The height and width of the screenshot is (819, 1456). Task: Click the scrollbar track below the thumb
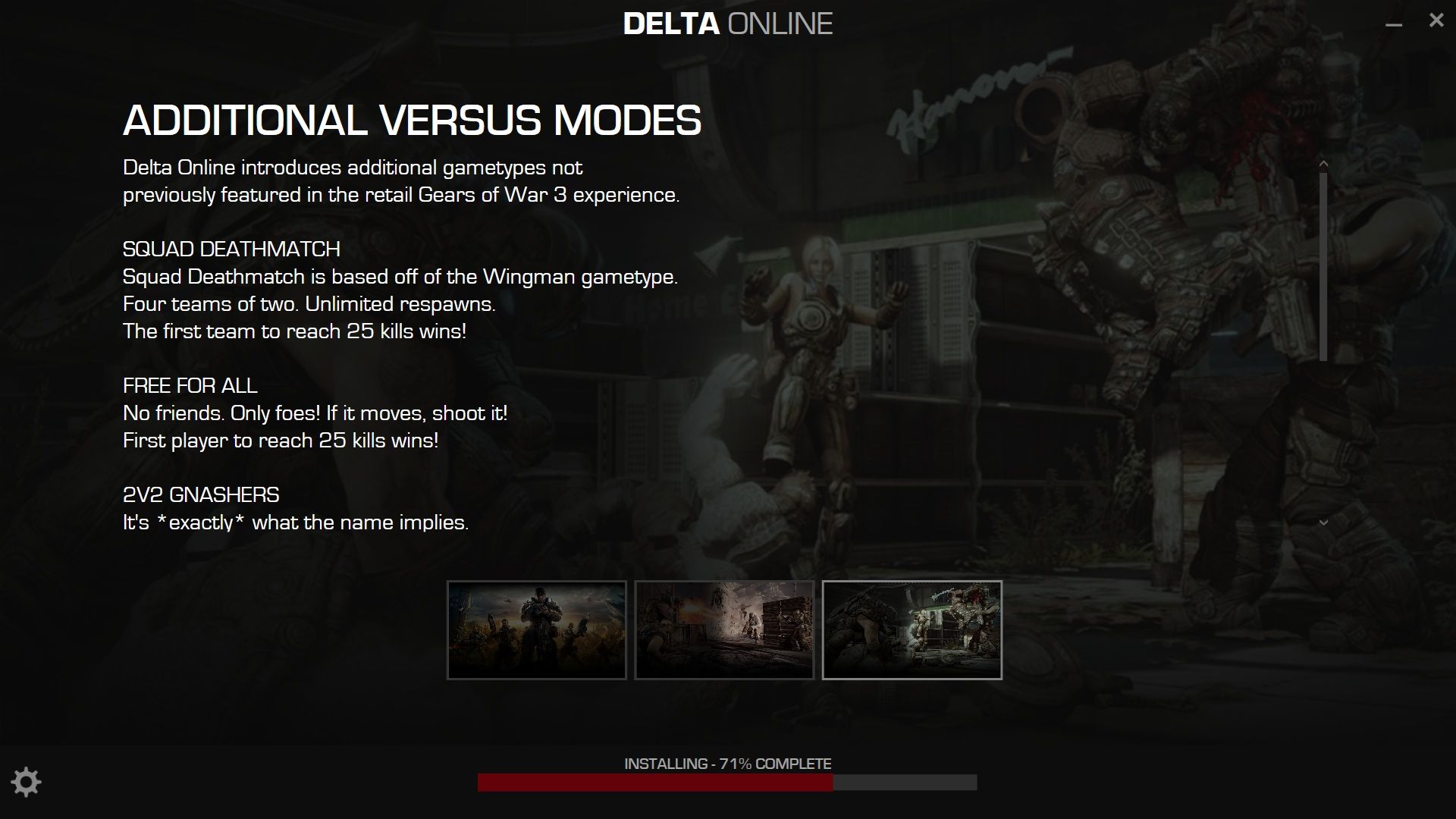1322,440
